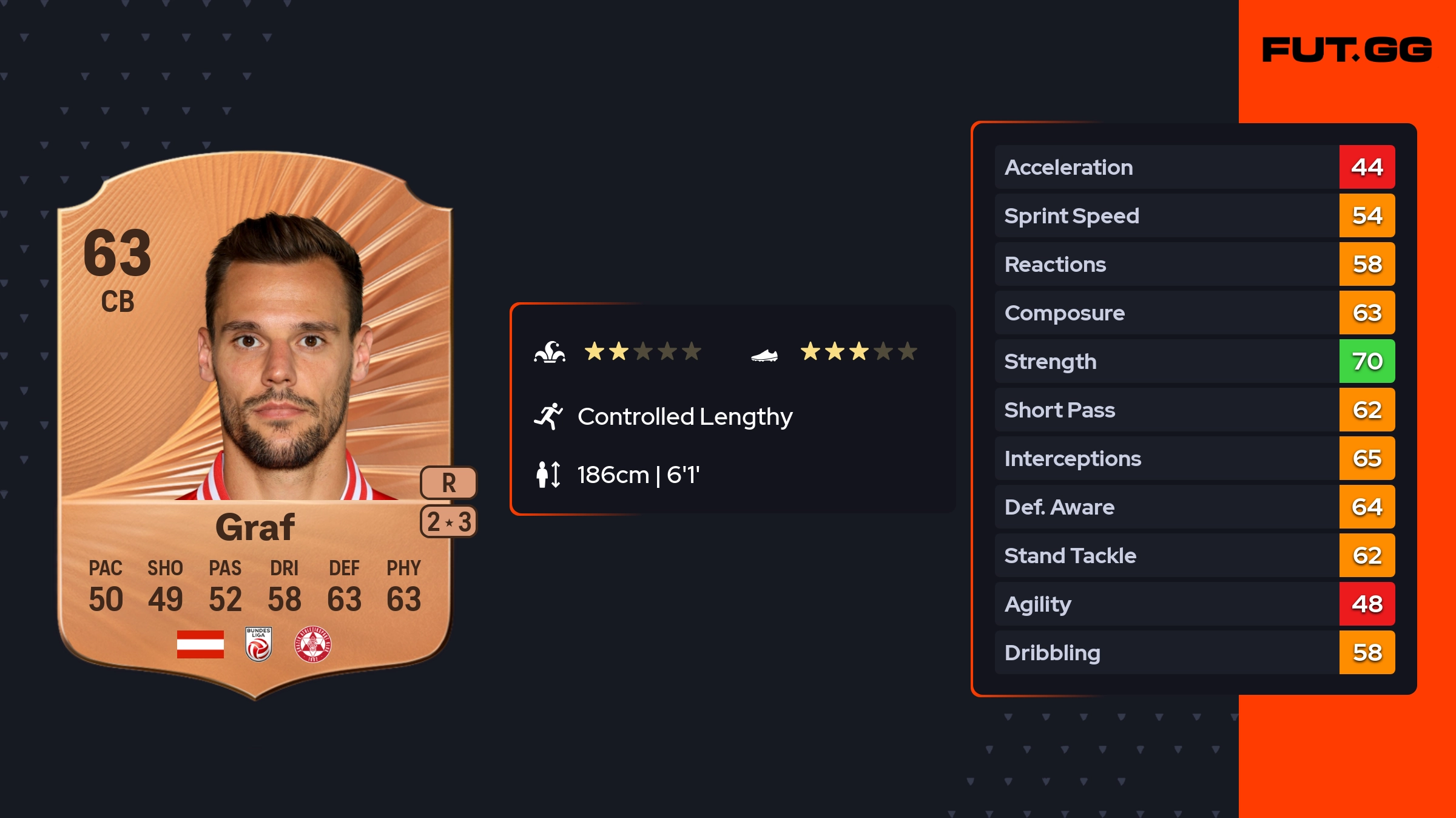Select the Bundesliga league badge
This screenshot has height=818, width=1456.
(x=258, y=644)
